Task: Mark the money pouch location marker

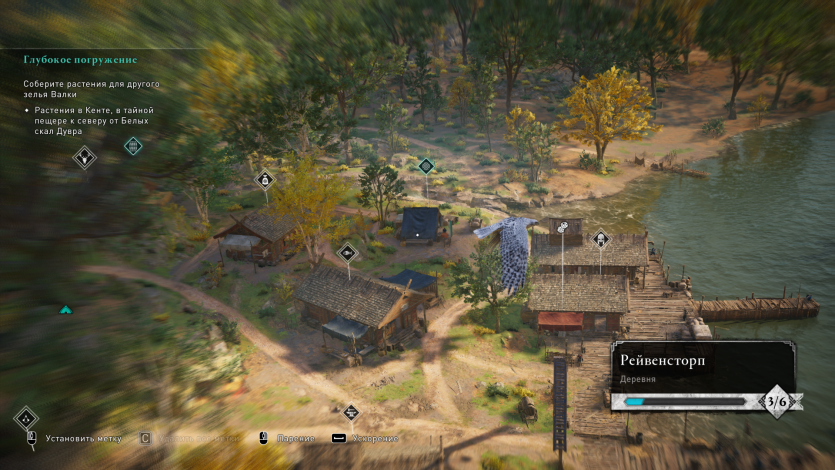Action: [265, 180]
